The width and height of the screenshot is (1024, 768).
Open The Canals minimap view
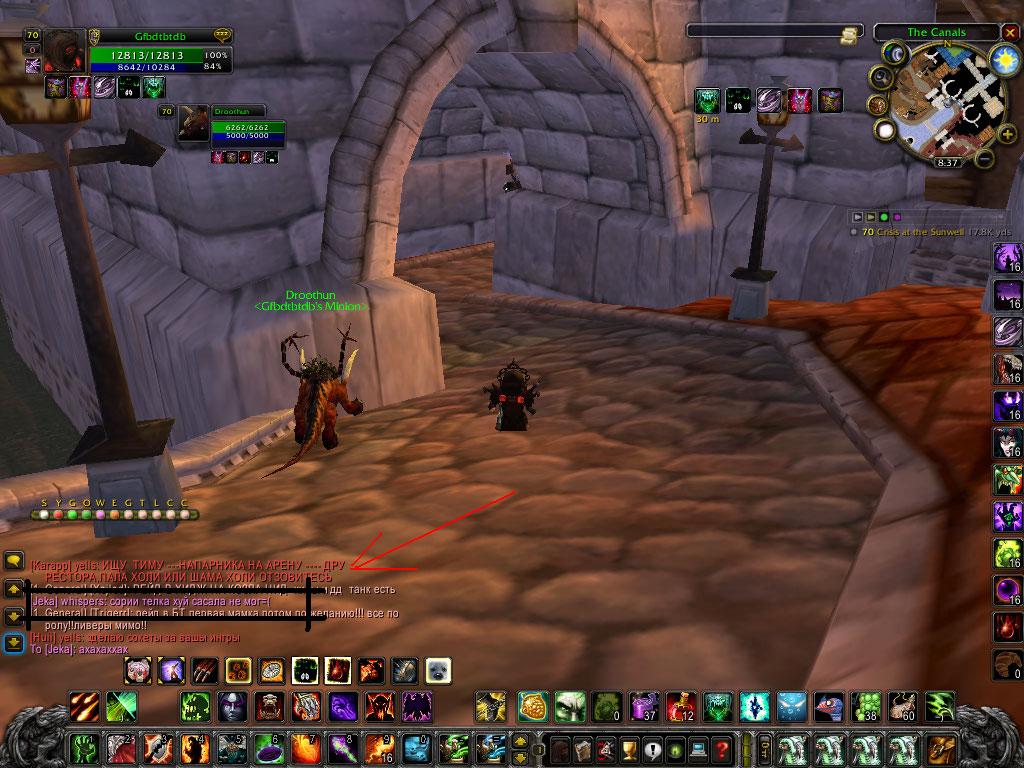point(934,32)
